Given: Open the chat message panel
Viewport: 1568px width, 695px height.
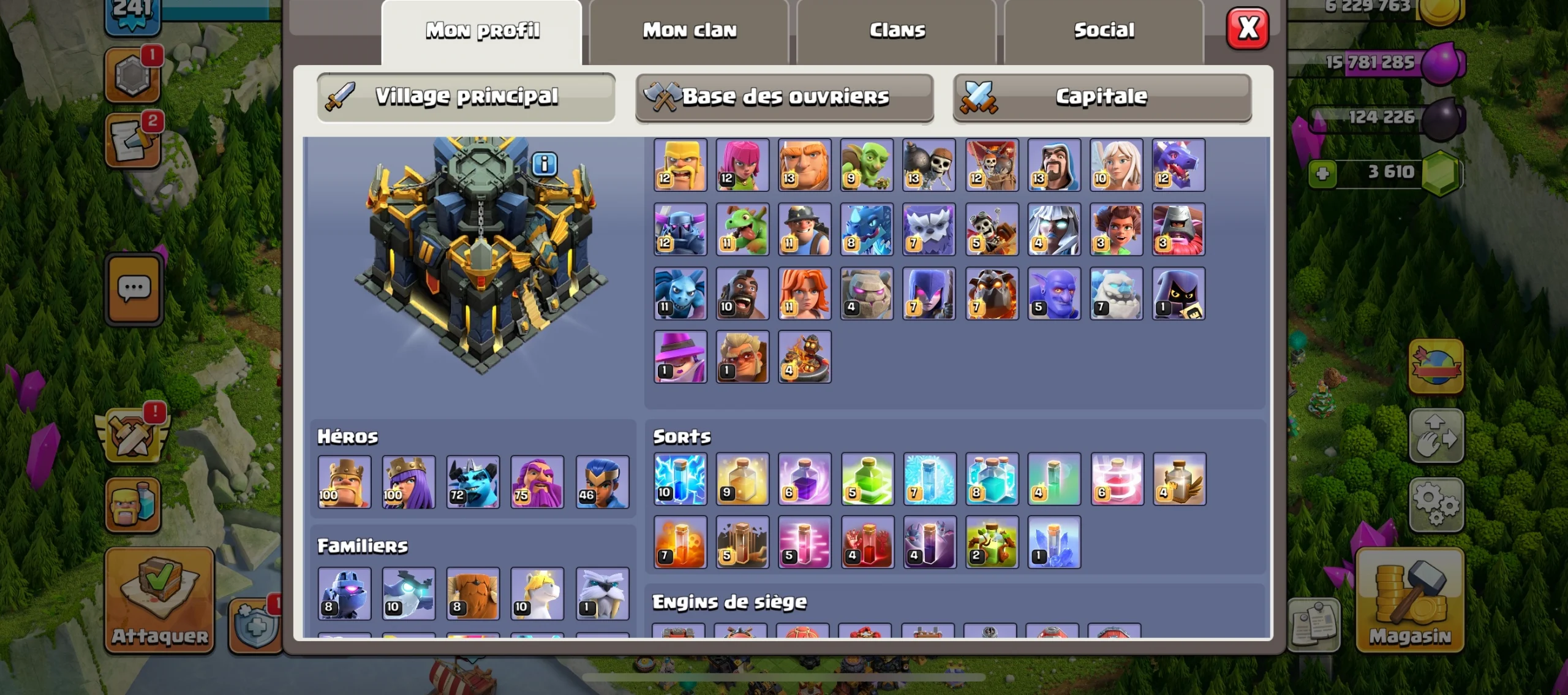Looking at the screenshot, I should pyautogui.click(x=134, y=288).
